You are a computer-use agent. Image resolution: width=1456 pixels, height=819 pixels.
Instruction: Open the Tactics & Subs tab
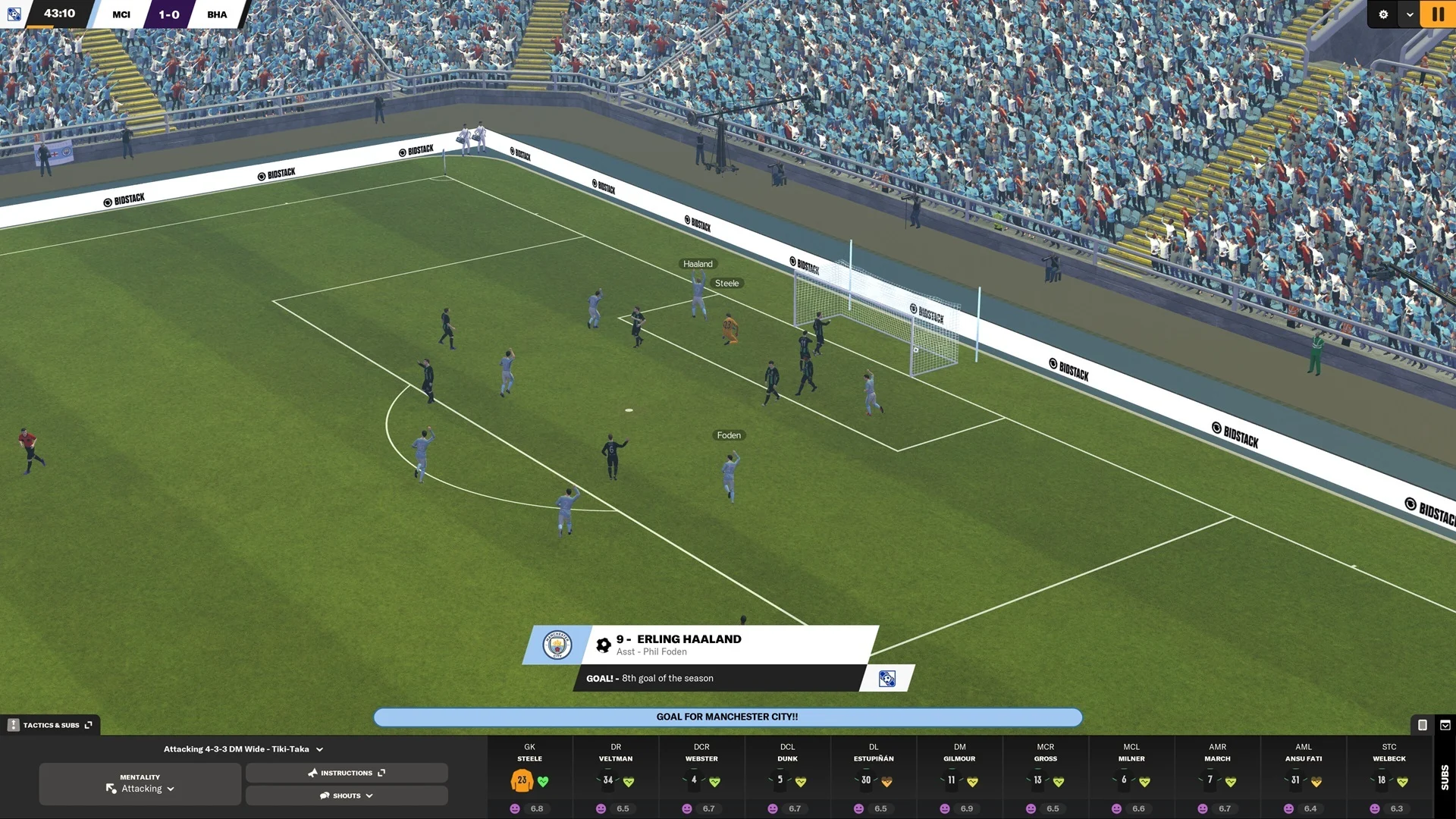[51, 726]
